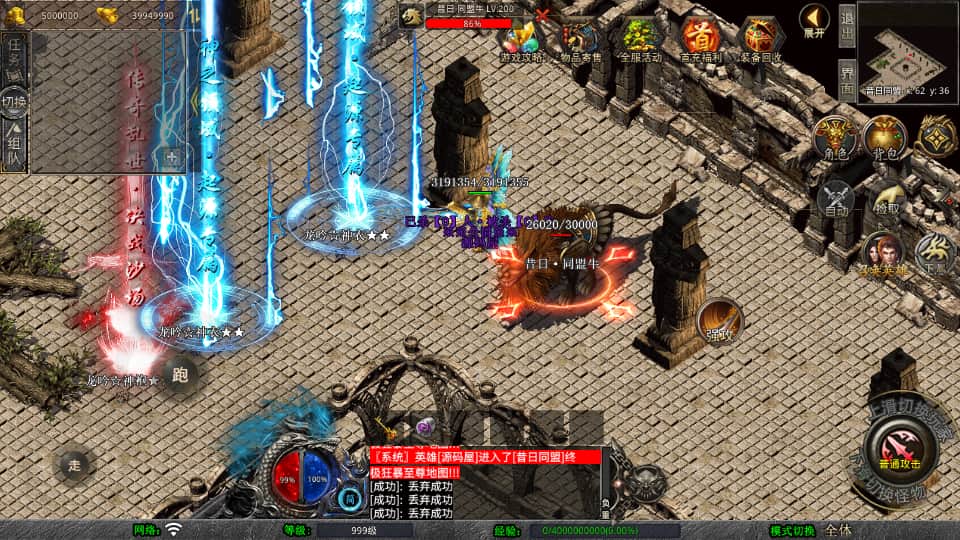Click the 展开 expand arrow button
The width and height of the screenshot is (960, 540).
pyautogui.click(x=814, y=21)
